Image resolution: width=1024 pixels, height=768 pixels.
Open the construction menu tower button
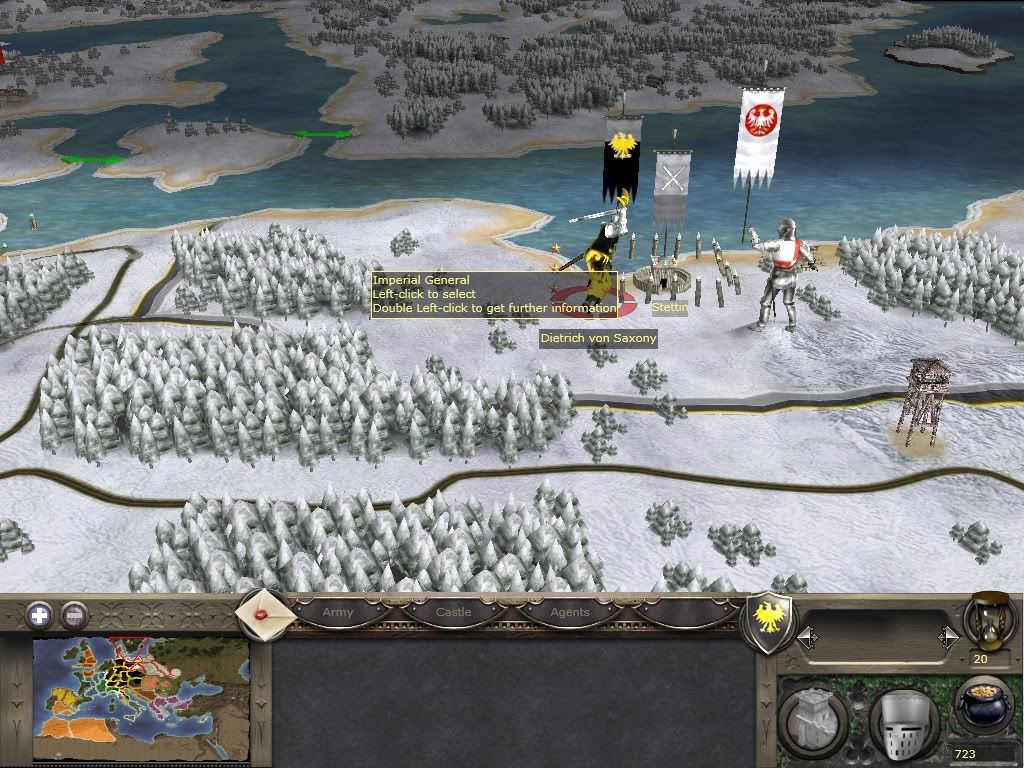814,717
